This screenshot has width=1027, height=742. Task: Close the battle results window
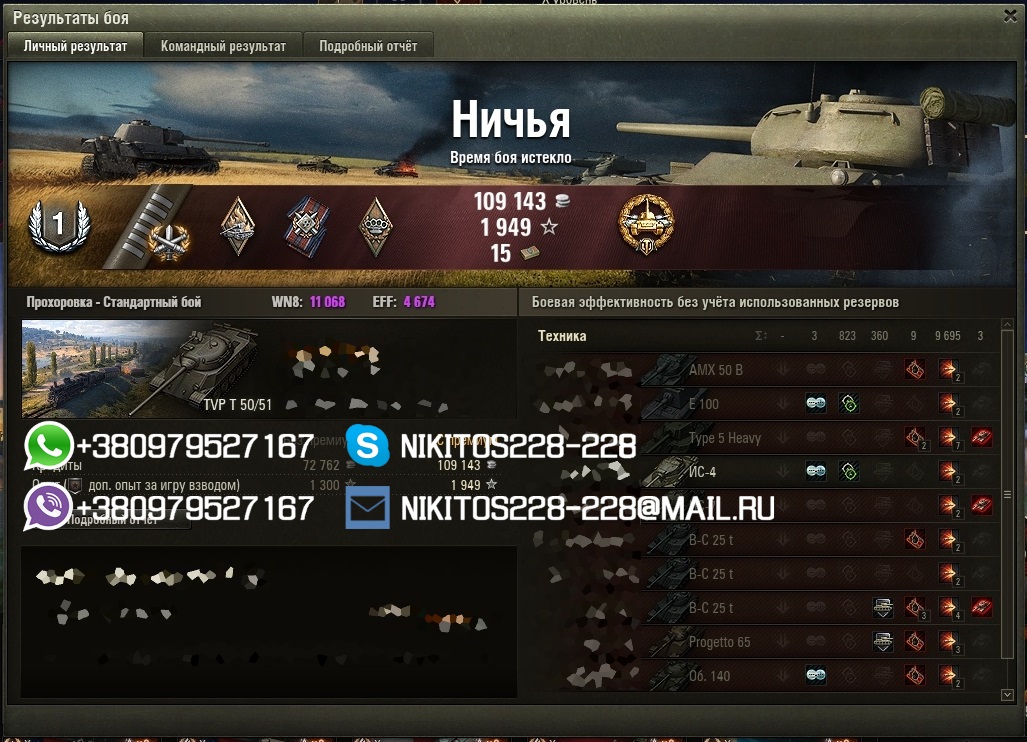1010,16
